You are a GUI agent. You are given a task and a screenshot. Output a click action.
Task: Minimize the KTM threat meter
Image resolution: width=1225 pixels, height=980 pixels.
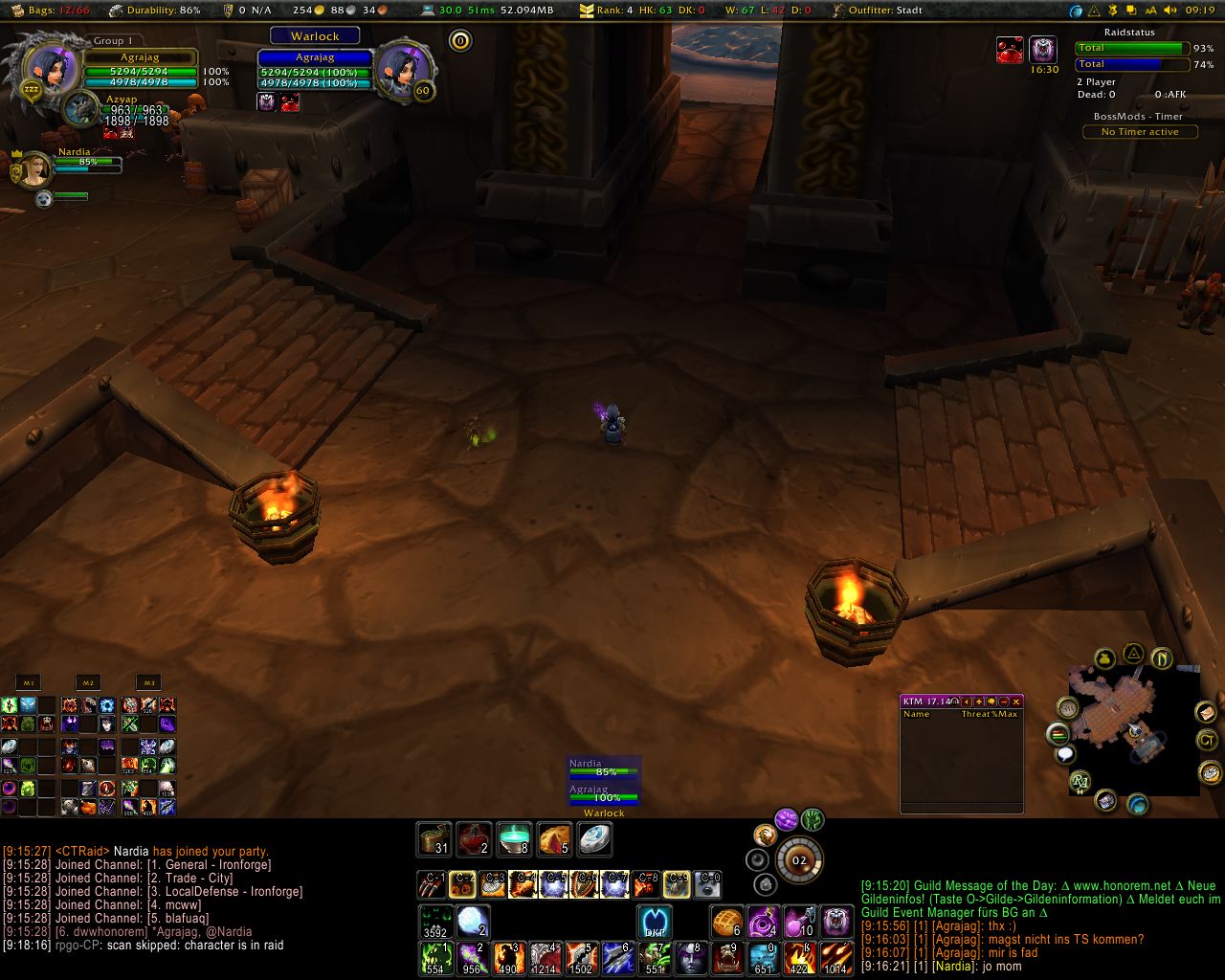click(1004, 702)
